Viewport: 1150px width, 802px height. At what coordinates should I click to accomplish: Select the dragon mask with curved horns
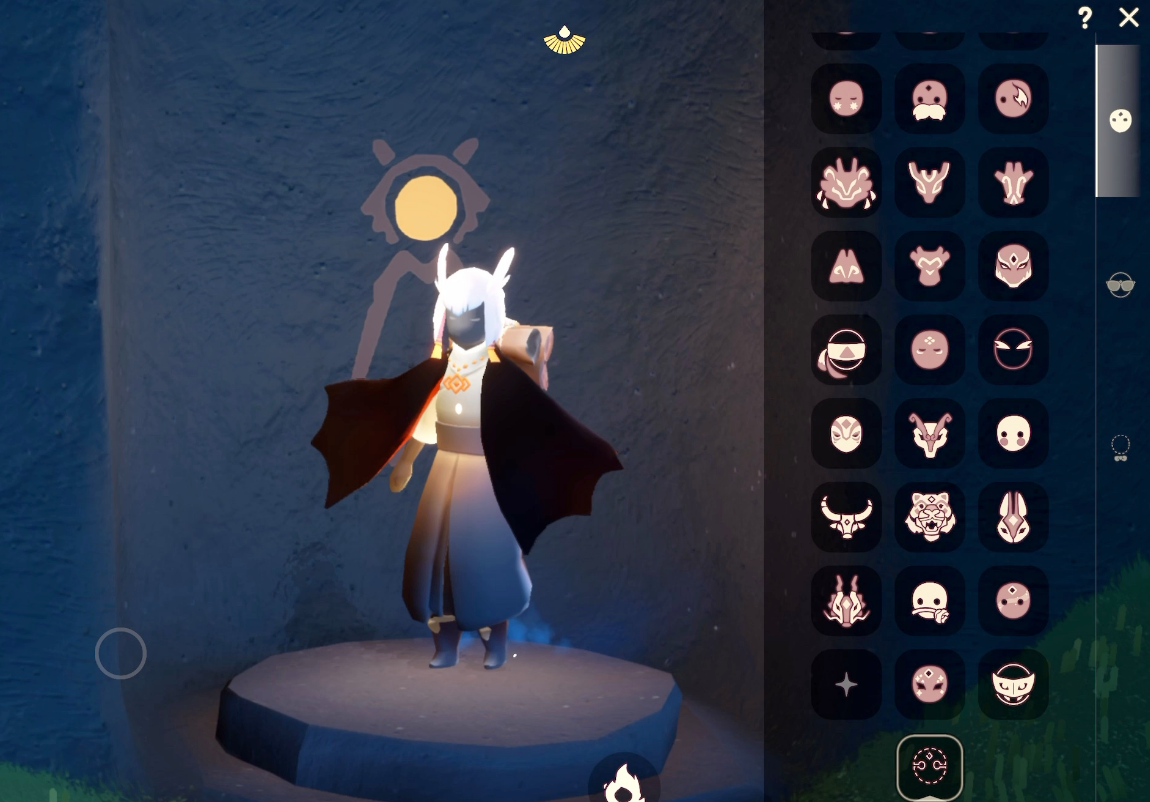click(929, 433)
